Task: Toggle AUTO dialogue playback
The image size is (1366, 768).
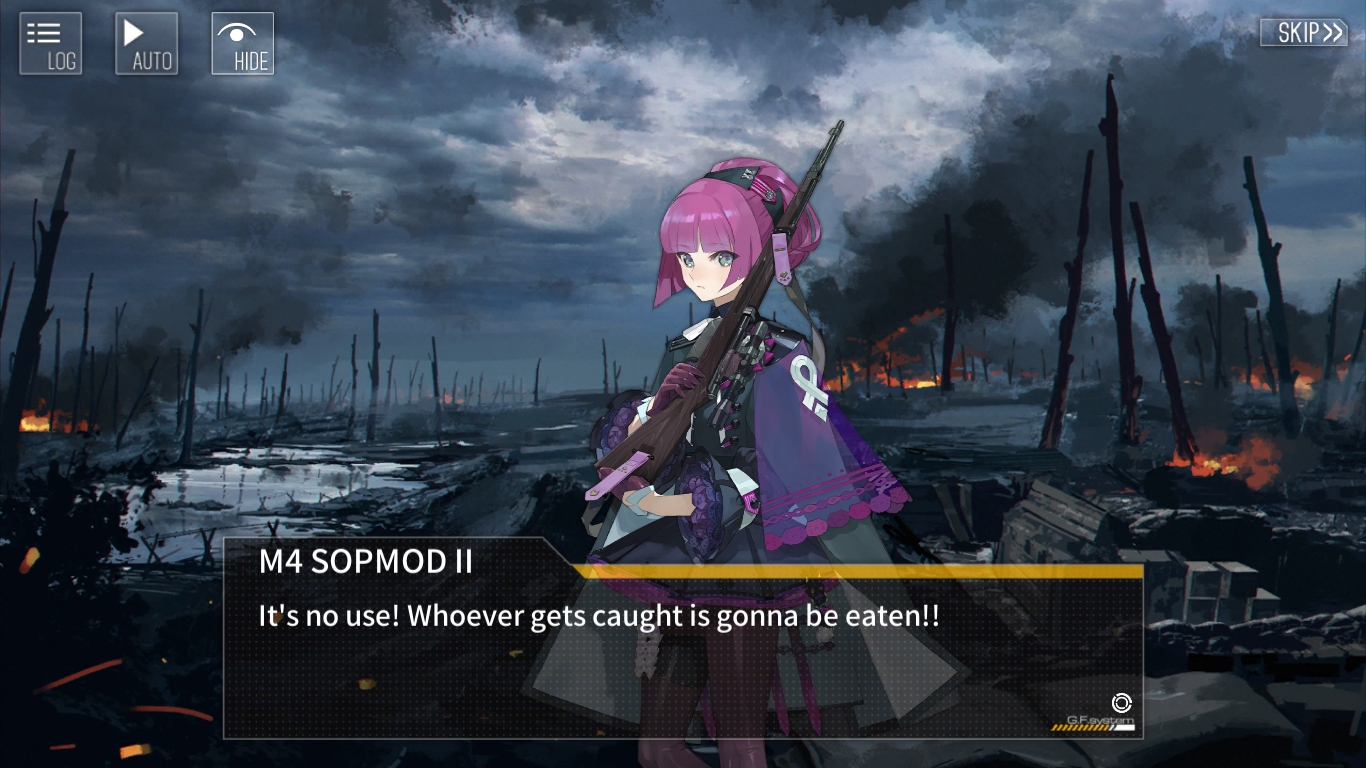Action: tap(147, 43)
